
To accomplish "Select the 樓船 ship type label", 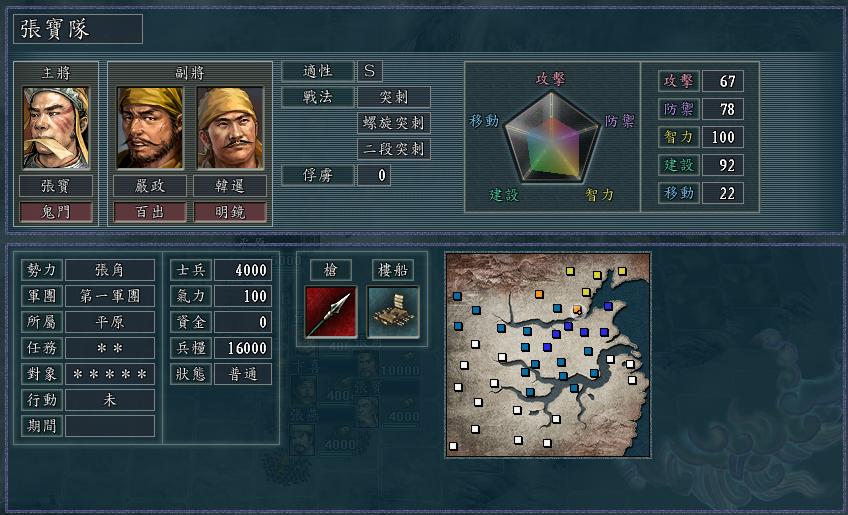I will 392,270.
